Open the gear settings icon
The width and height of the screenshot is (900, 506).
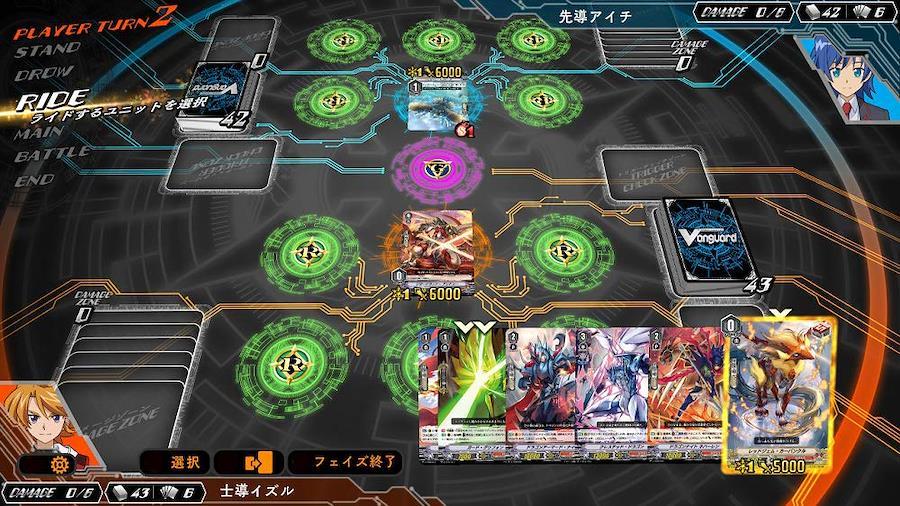point(52,464)
